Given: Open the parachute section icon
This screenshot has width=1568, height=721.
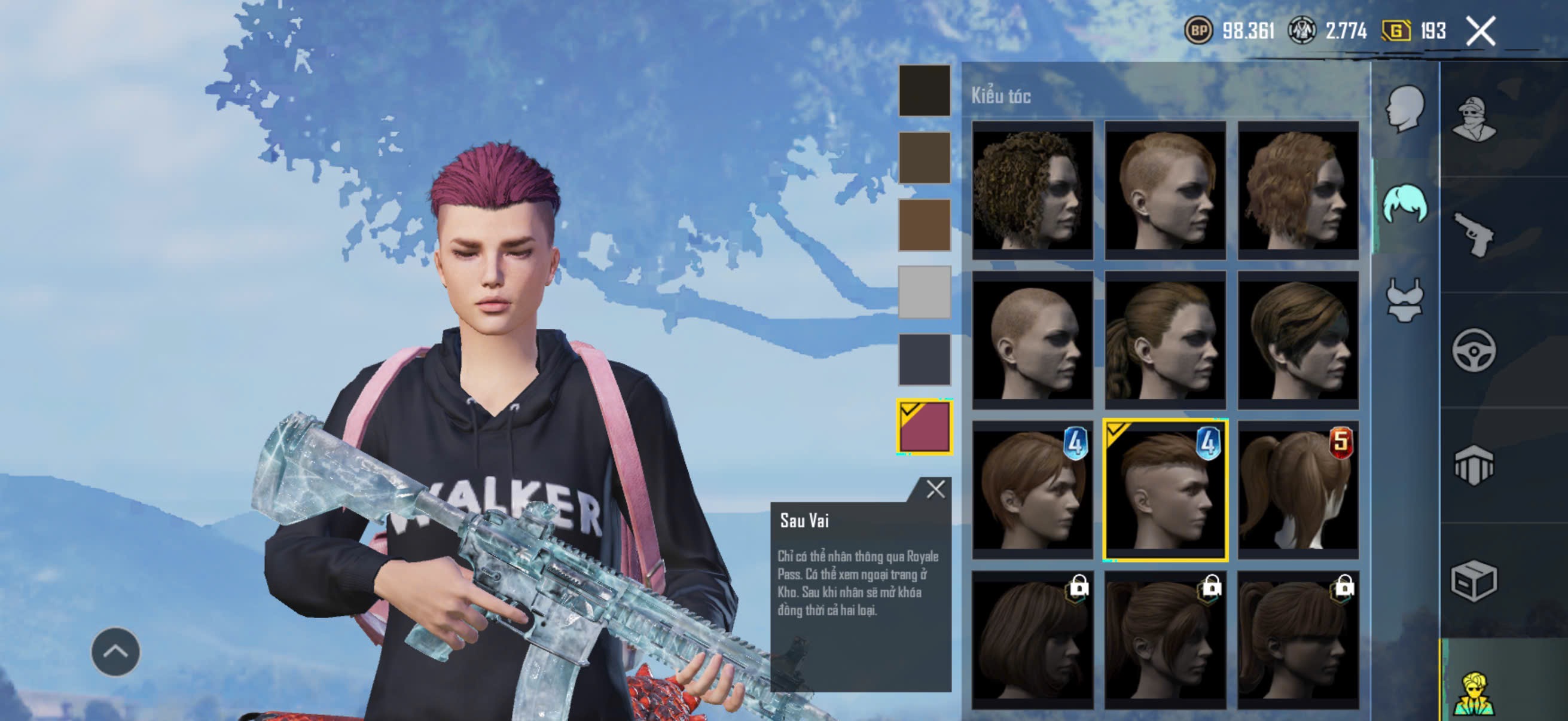Looking at the screenshot, I should [1473, 466].
